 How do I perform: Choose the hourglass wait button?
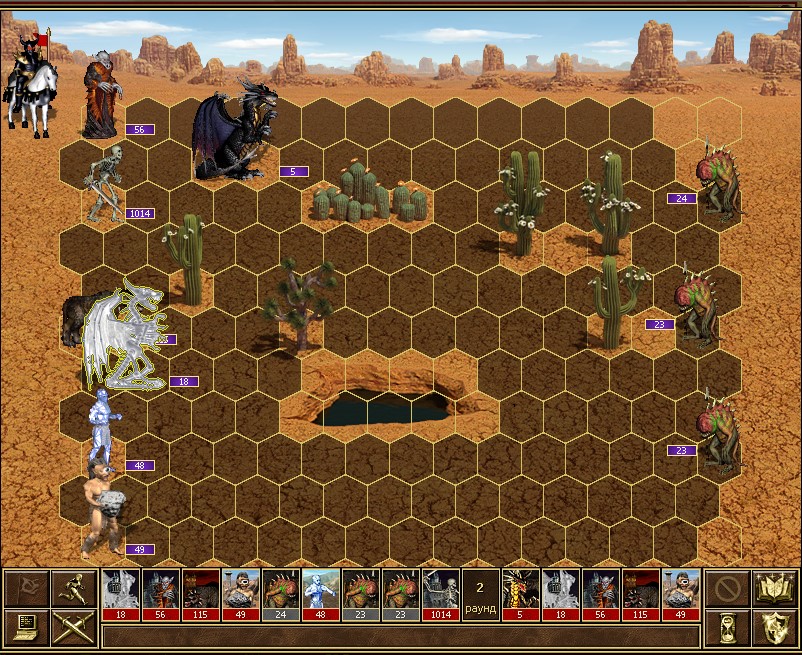(x=725, y=627)
